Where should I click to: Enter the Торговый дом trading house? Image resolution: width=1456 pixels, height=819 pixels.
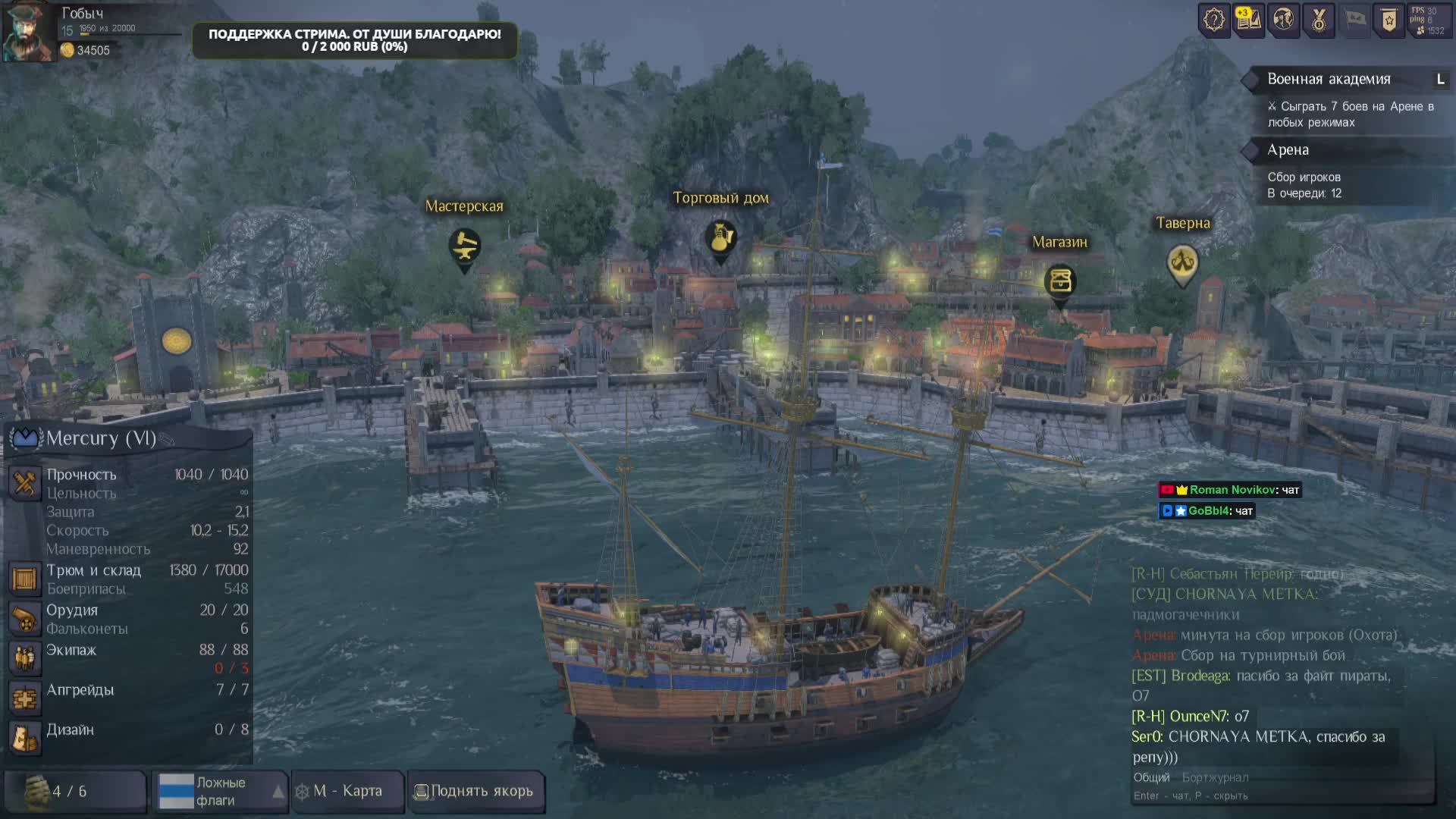click(x=720, y=239)
